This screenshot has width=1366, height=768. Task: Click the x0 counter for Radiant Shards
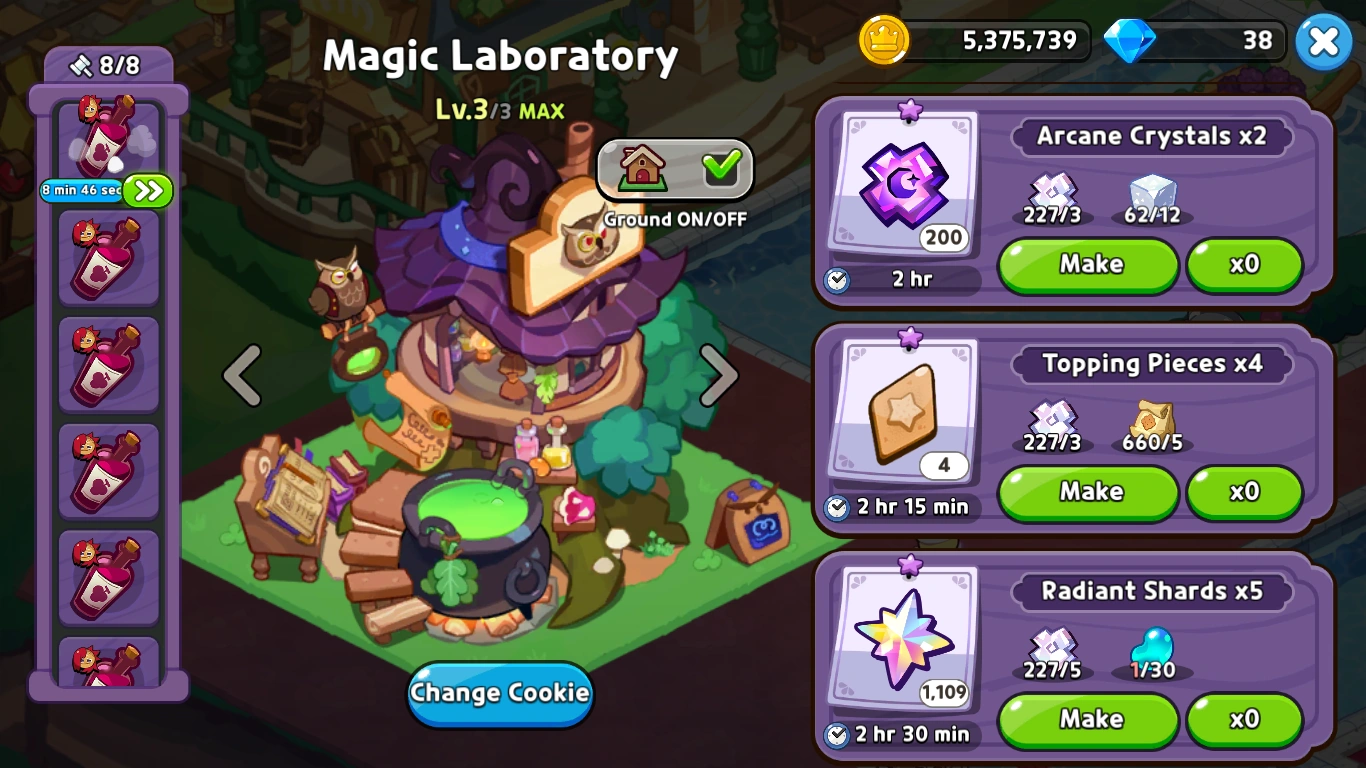(1245, 720)
